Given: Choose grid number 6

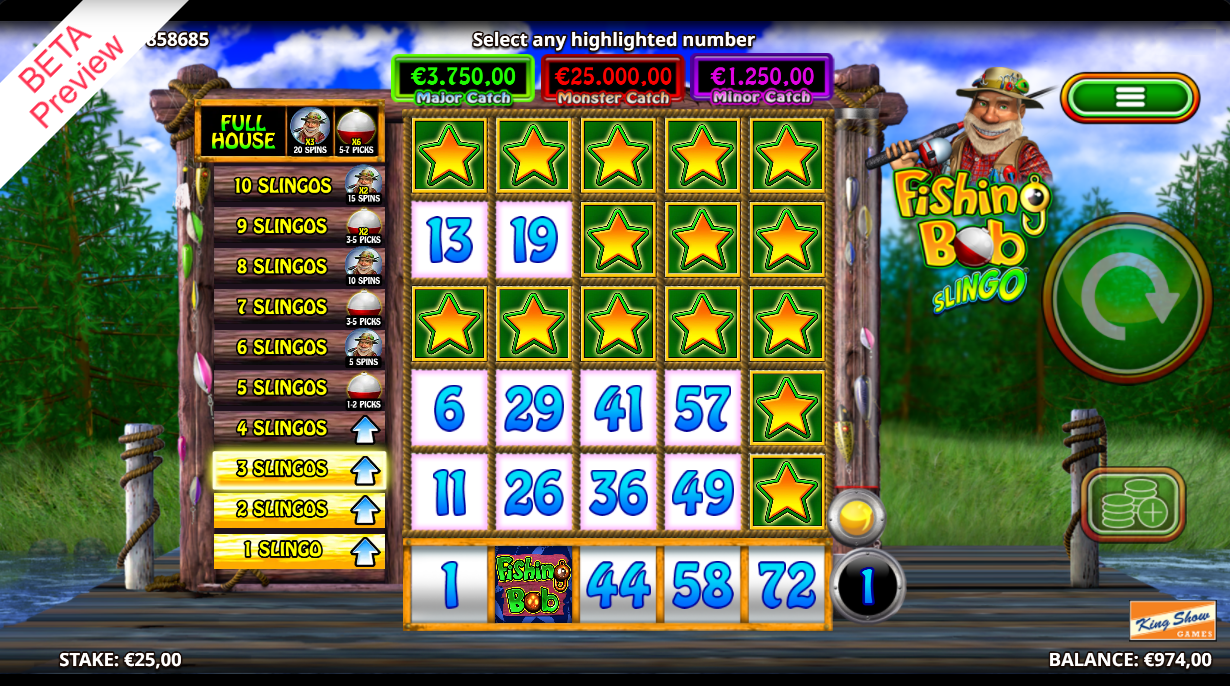Looking at the screenshot, I should tap(449, 408).
